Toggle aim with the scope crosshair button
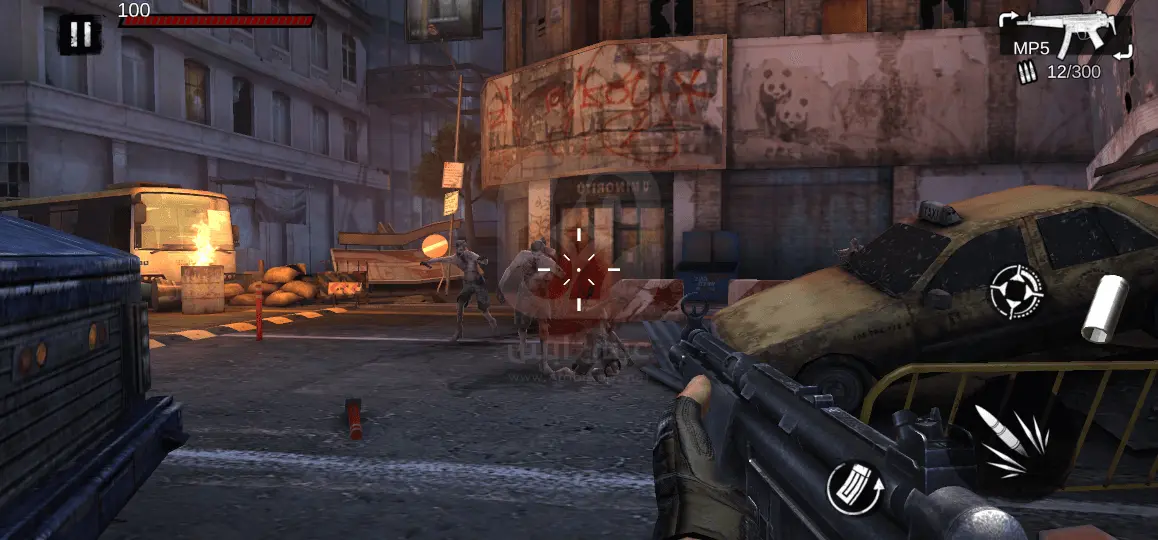 tap(1016, 291)
